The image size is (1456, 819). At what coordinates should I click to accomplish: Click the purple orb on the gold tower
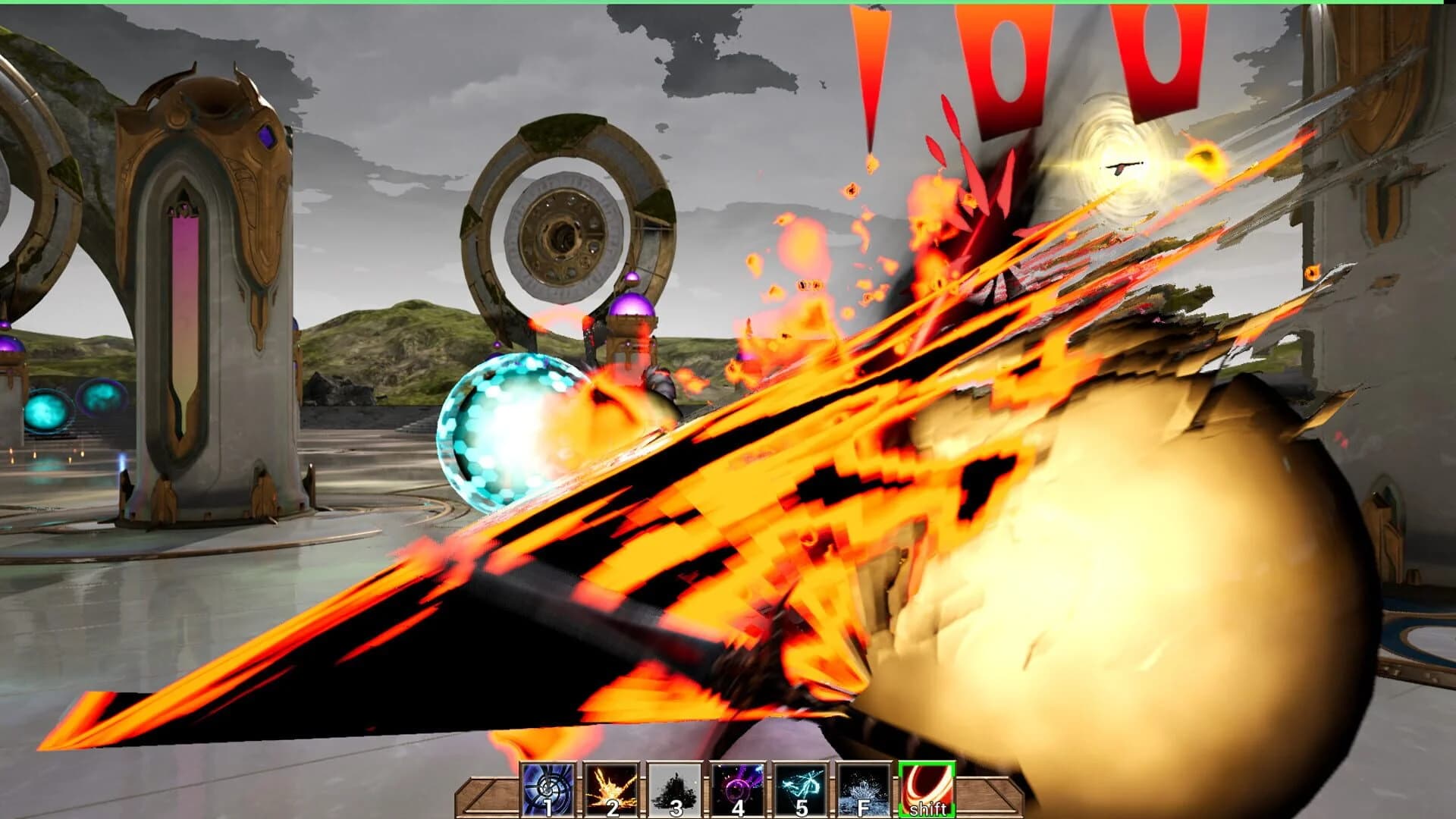click(x=629, y=303)
